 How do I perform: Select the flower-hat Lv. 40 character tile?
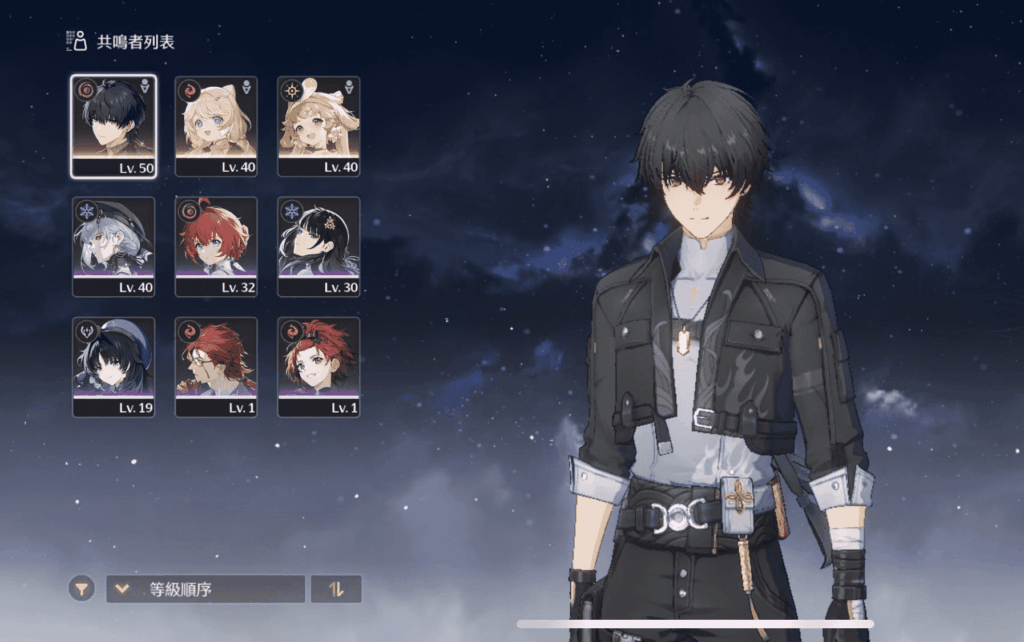pos(319,125)
